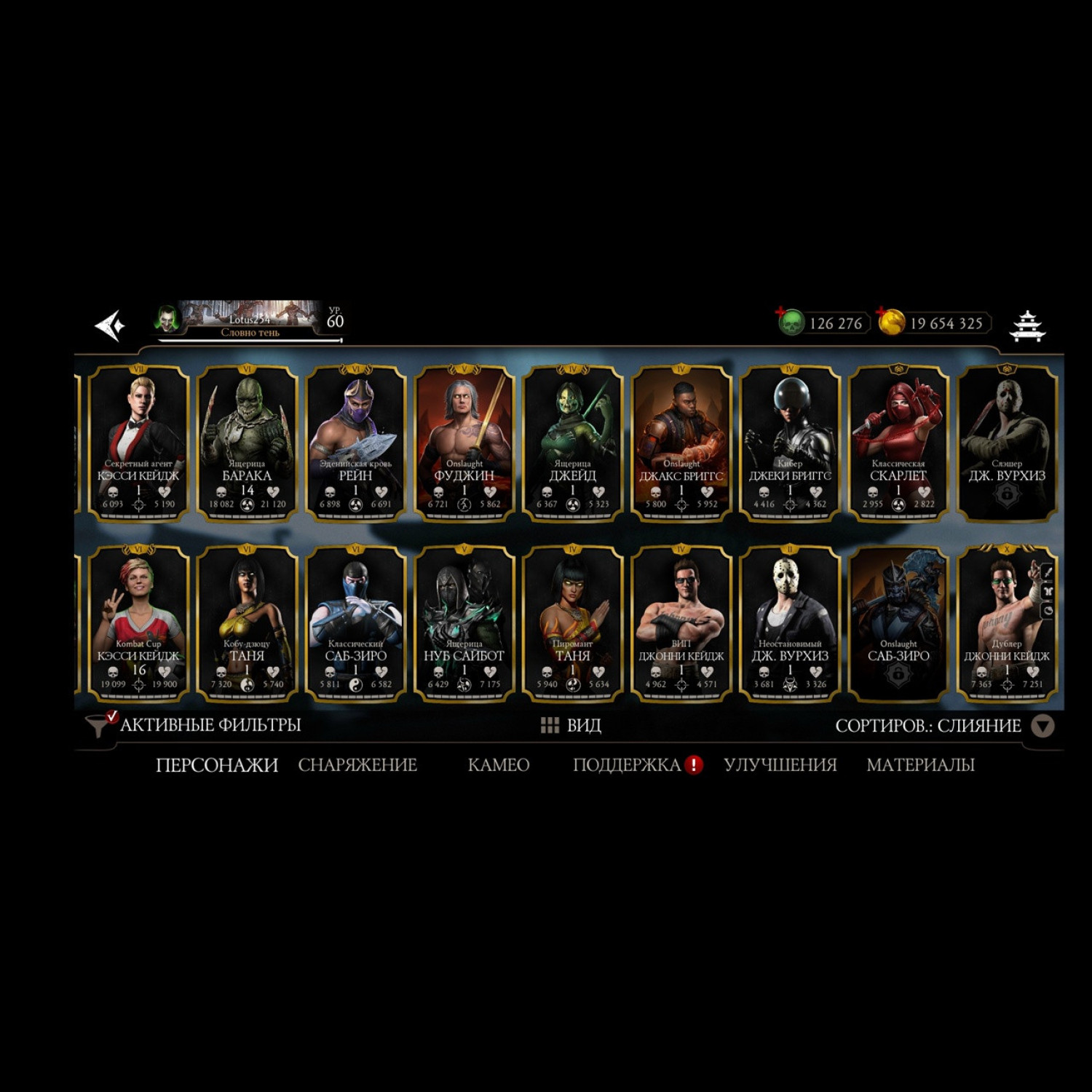1092x1092 pixels.
Task: Switch to the Снаряжение tab
Action: (x=357, y=765)
